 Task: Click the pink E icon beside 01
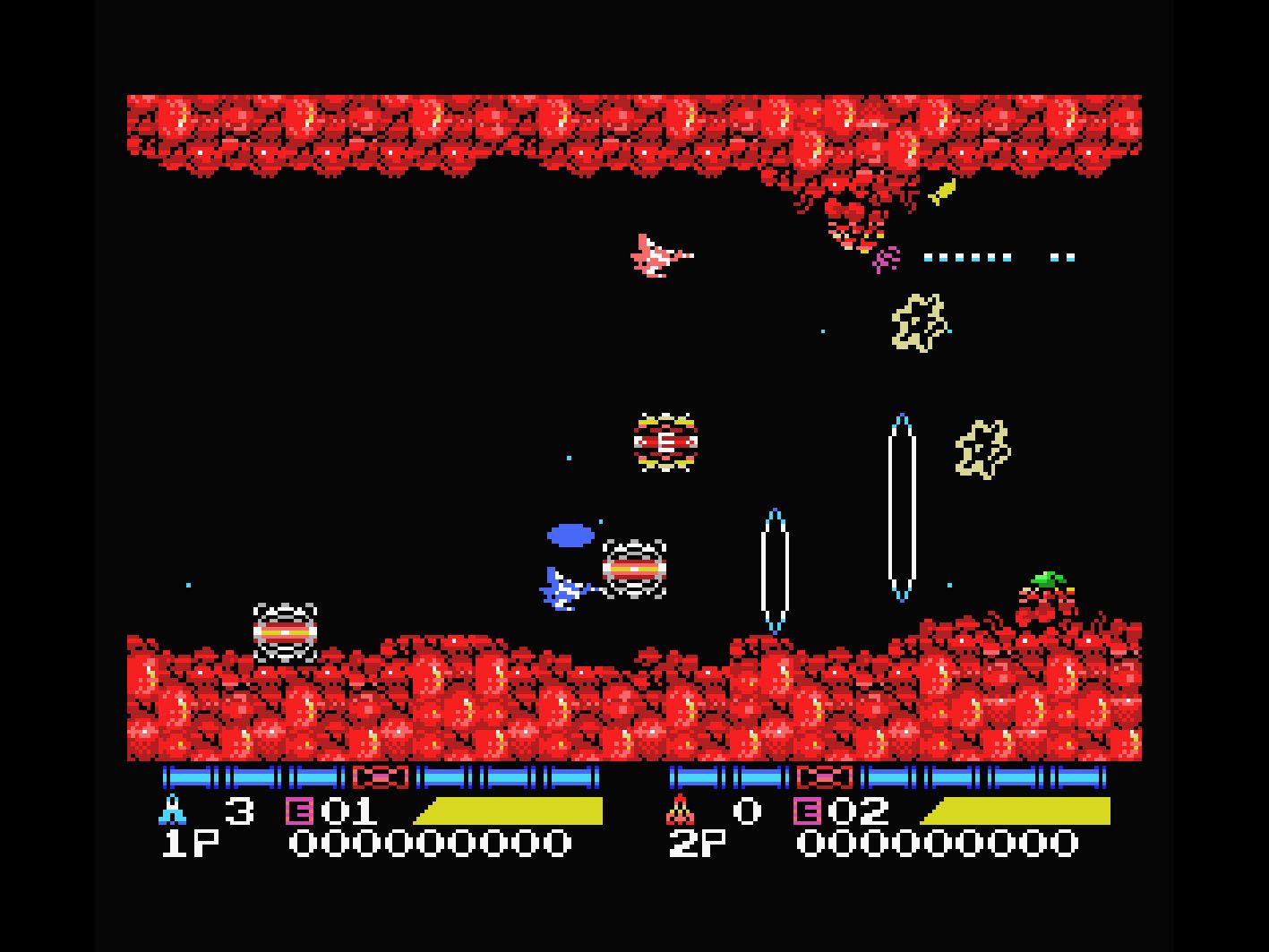click(298, 811)
